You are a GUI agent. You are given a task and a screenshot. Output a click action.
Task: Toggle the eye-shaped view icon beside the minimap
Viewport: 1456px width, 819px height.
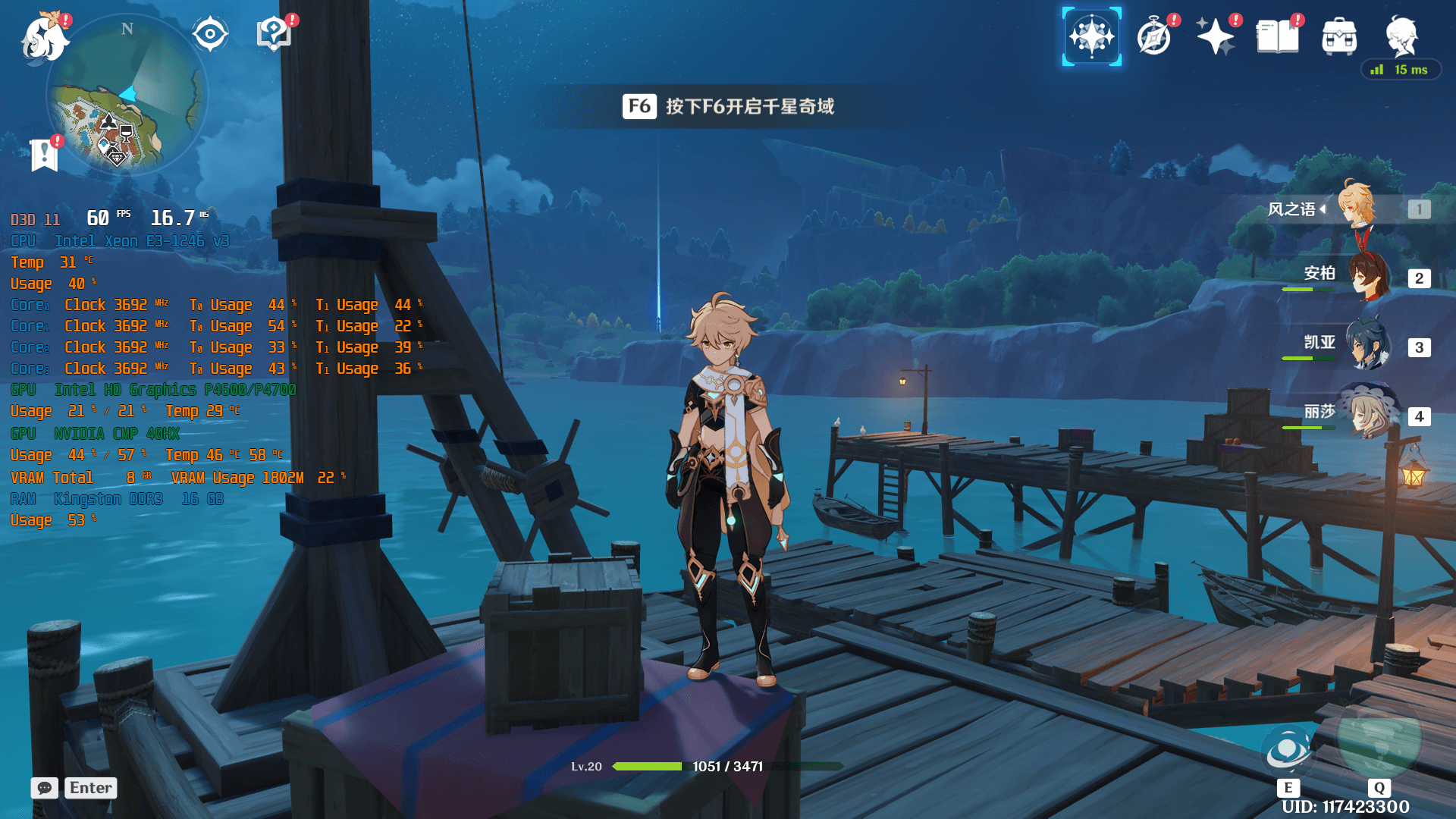click(210, 34)
